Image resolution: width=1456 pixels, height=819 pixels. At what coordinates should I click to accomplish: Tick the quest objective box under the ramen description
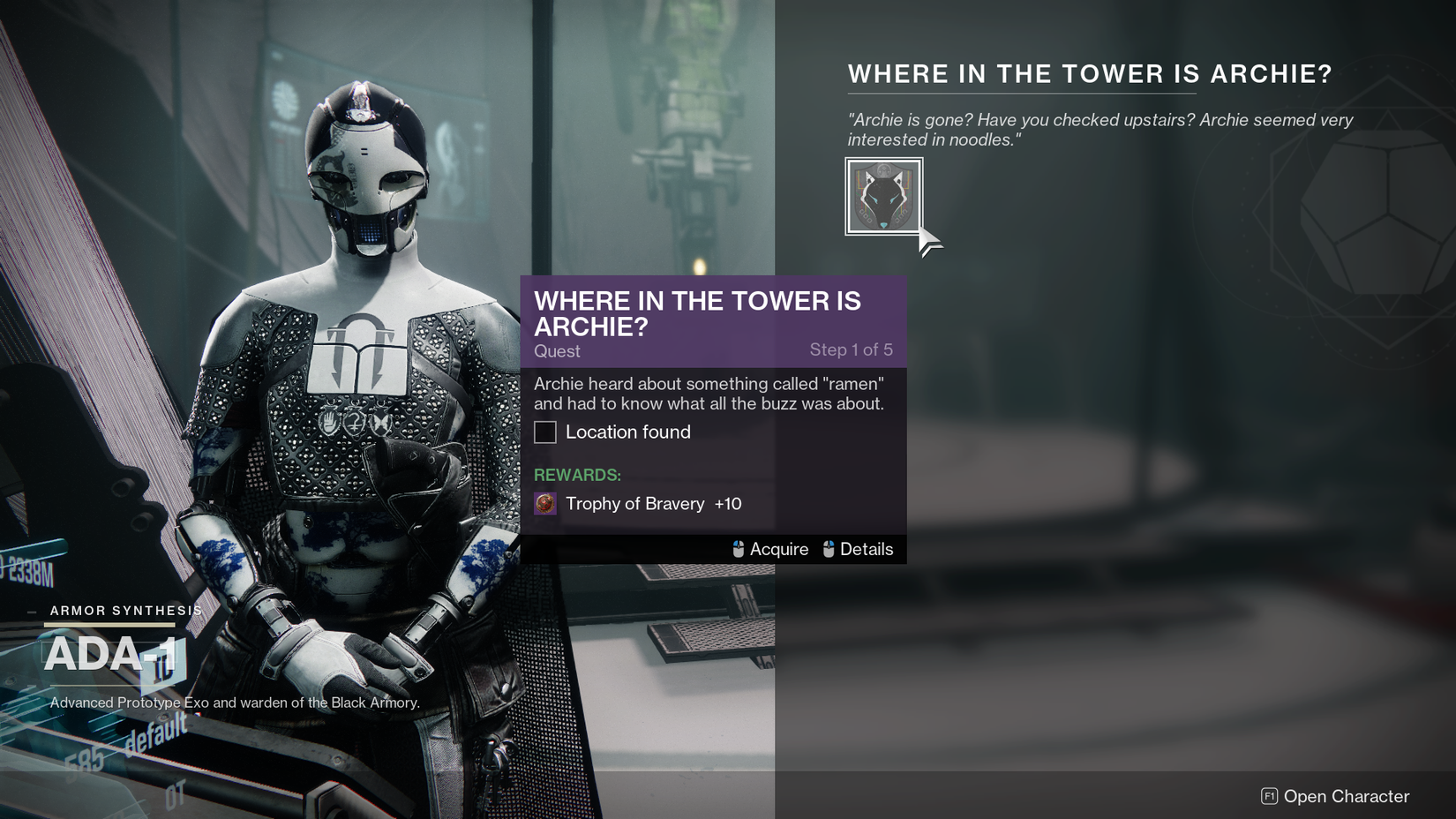click(544, 432)
